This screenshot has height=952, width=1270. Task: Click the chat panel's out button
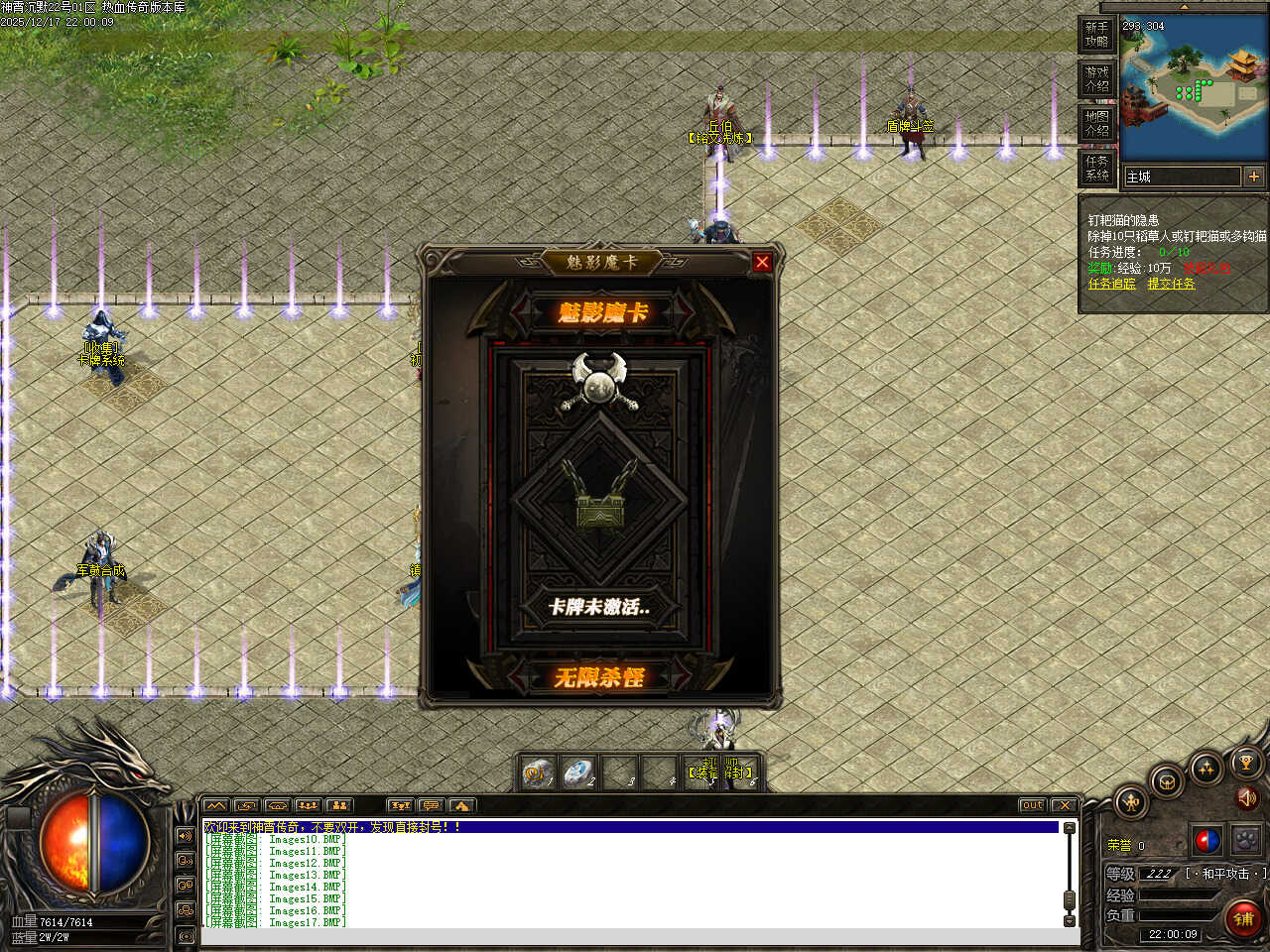tap(1033, 805)
